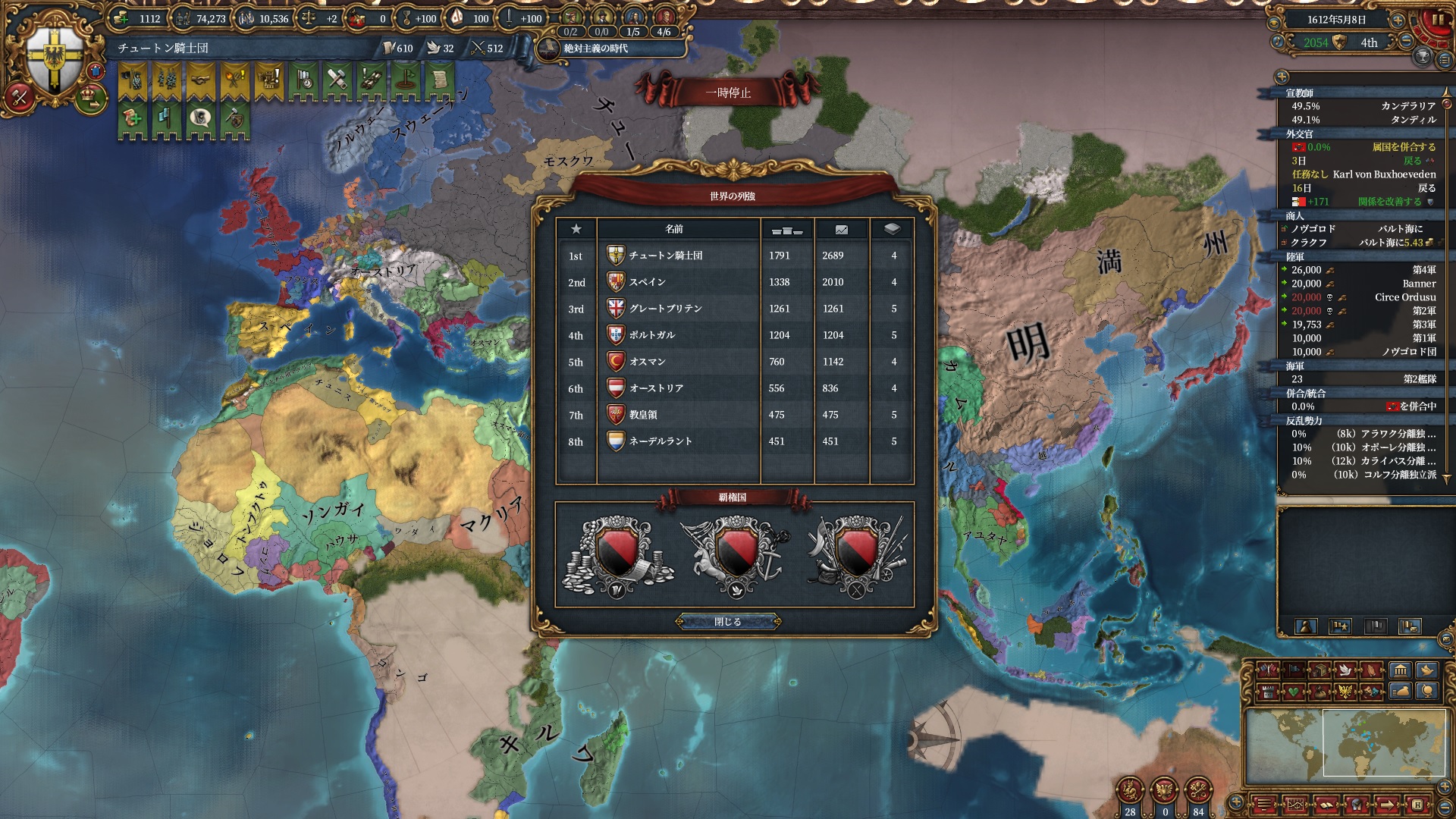This screenshot has height=819, width=1456.
Task: Select the ポルトガル row
Action: pos(651,335)
